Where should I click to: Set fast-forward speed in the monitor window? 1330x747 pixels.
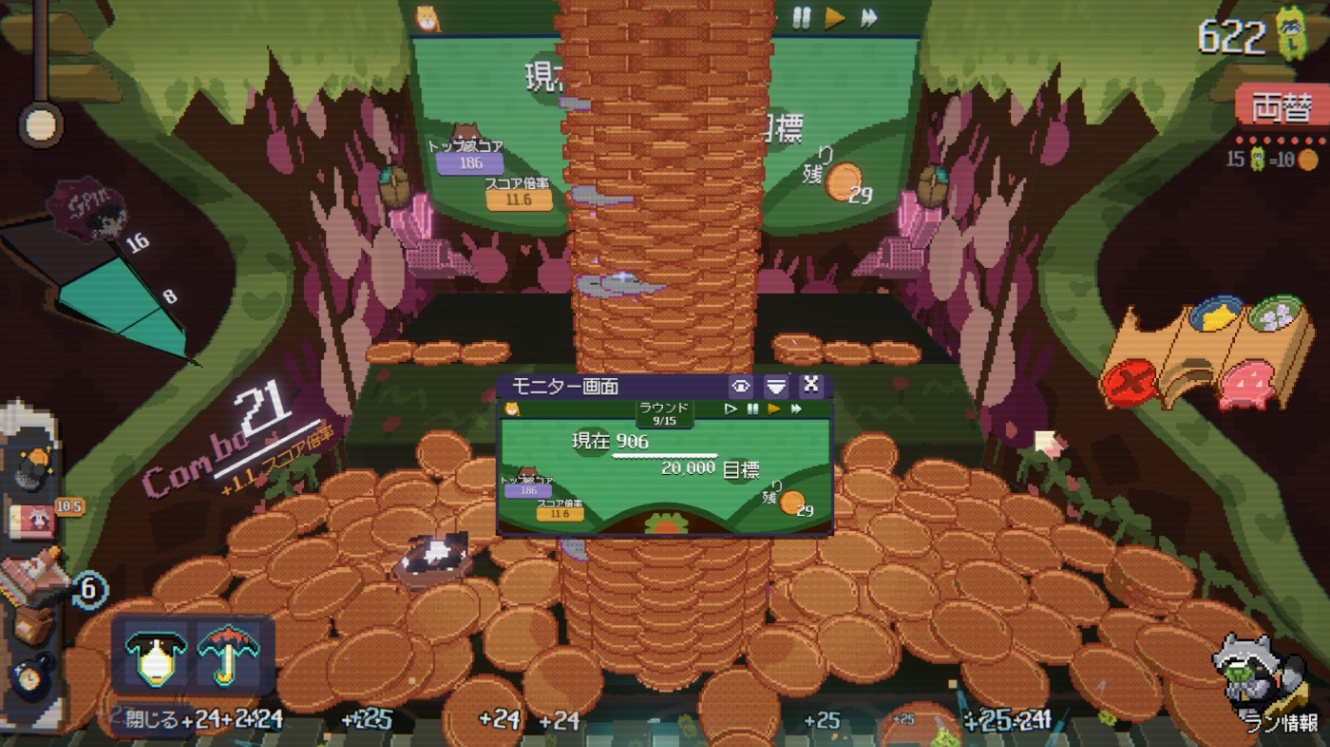[797, 409]
